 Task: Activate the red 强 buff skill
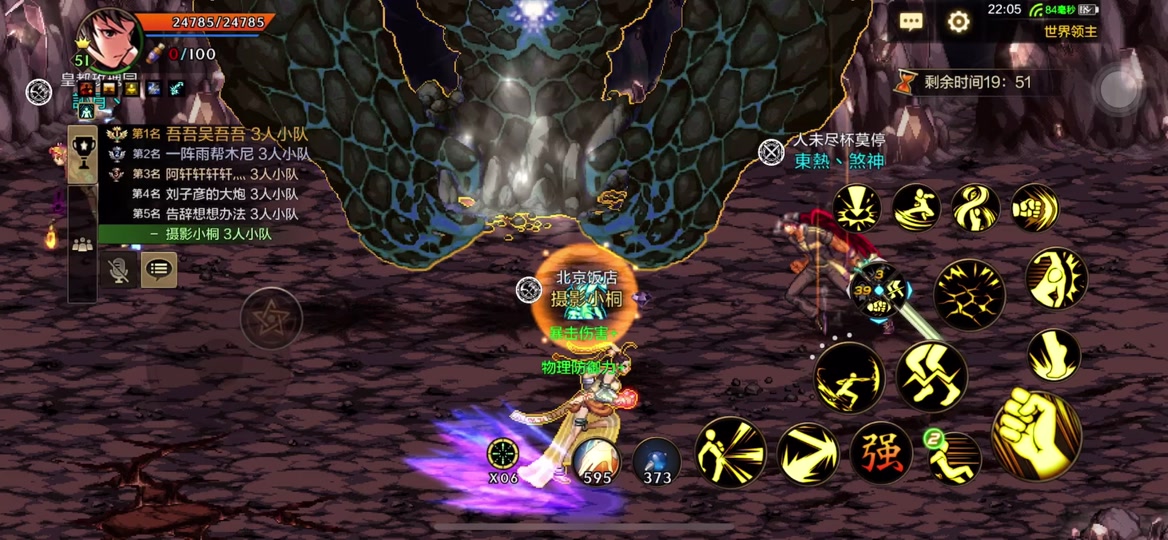(881, 452)
